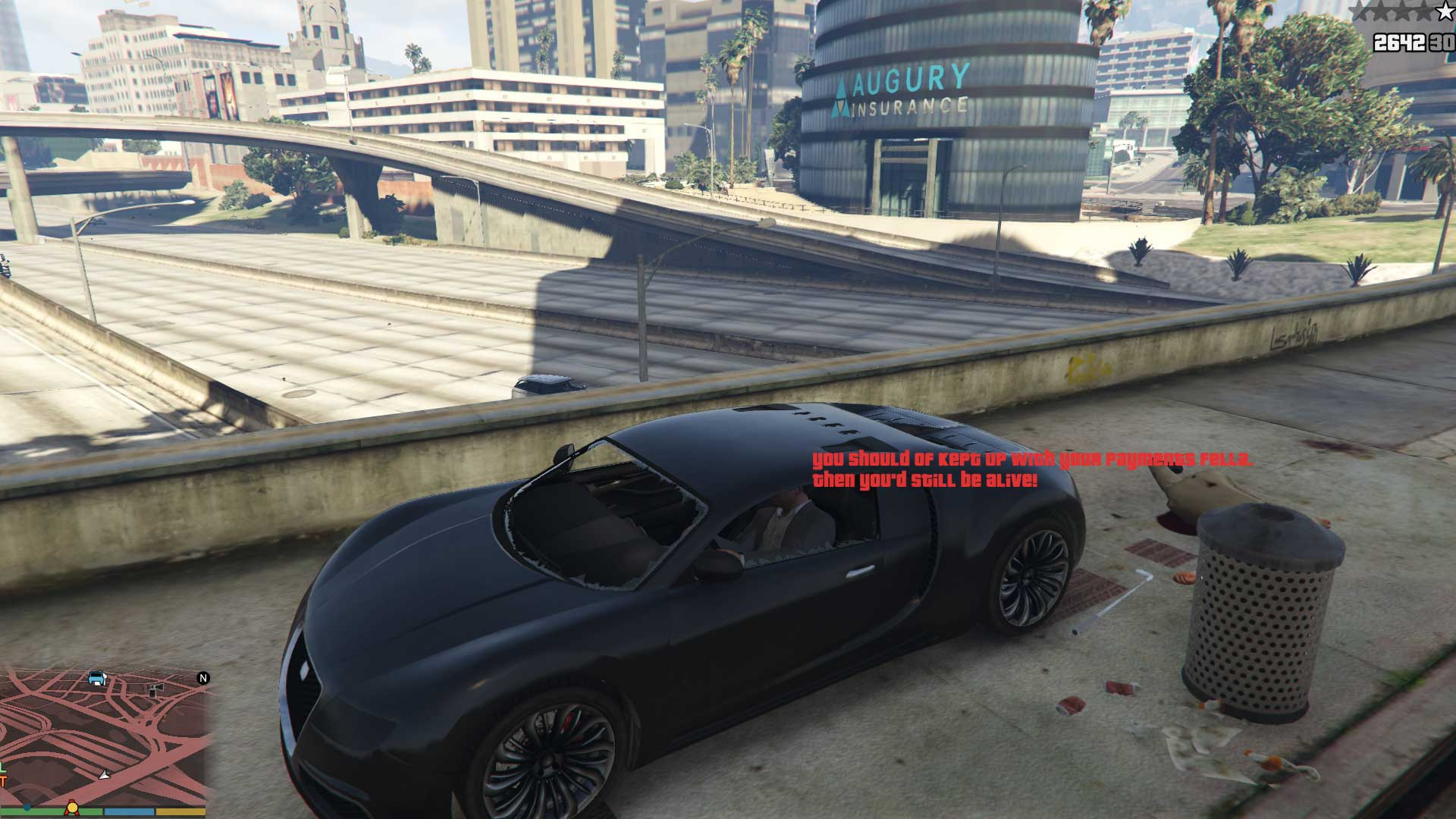Viewport: 1456px width, 819px height.
Task: Open the minimap radar
Action: coord(105,736)
